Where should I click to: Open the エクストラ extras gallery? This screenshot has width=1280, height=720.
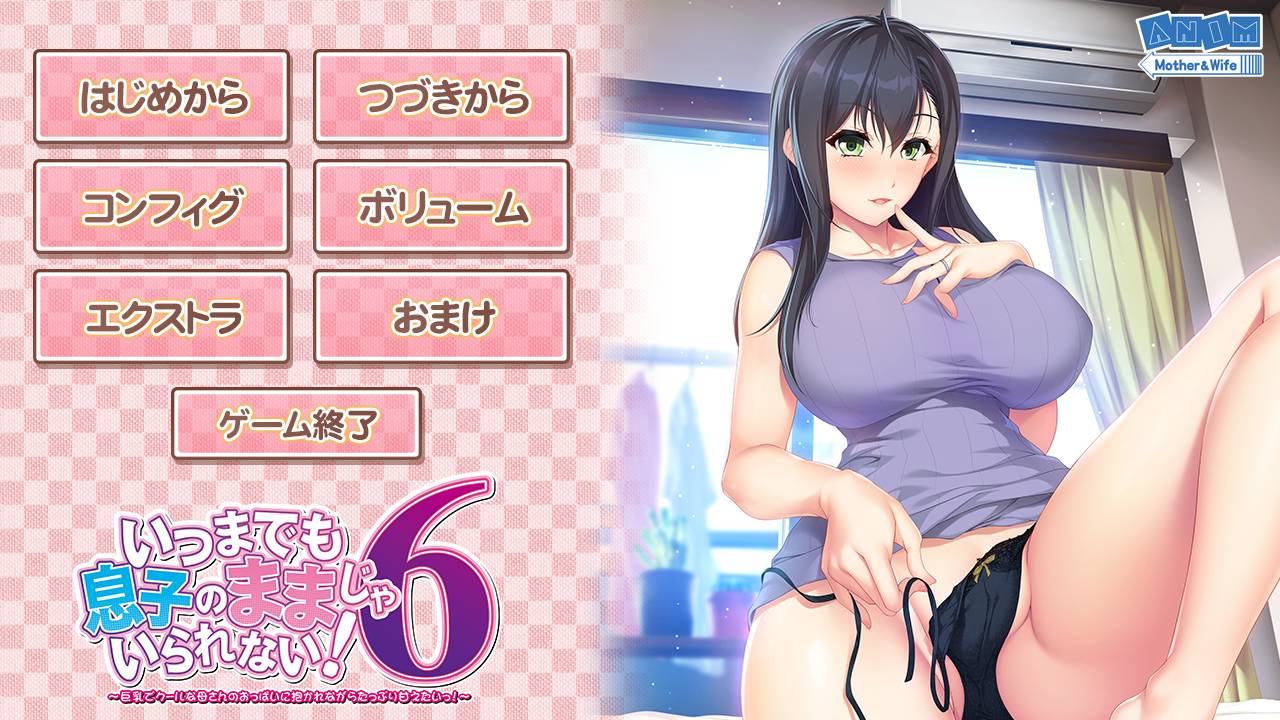click(160, 315)
